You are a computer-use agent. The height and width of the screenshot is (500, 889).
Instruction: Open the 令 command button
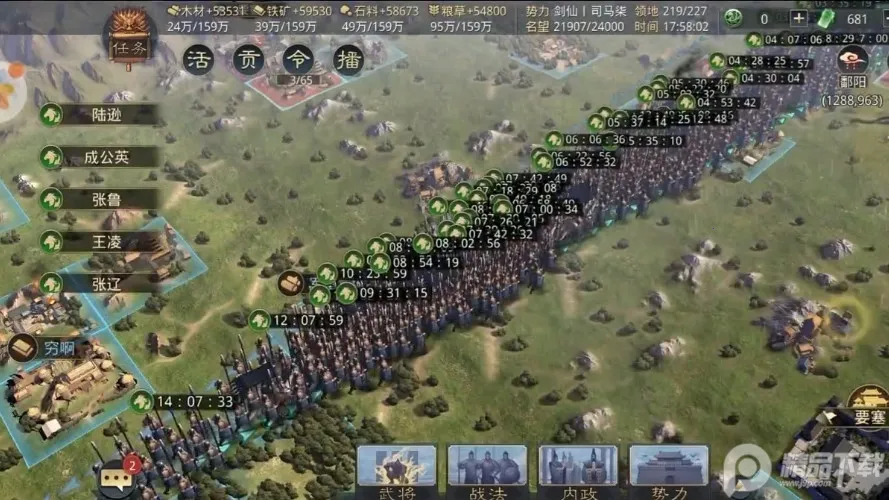point(298,58)
